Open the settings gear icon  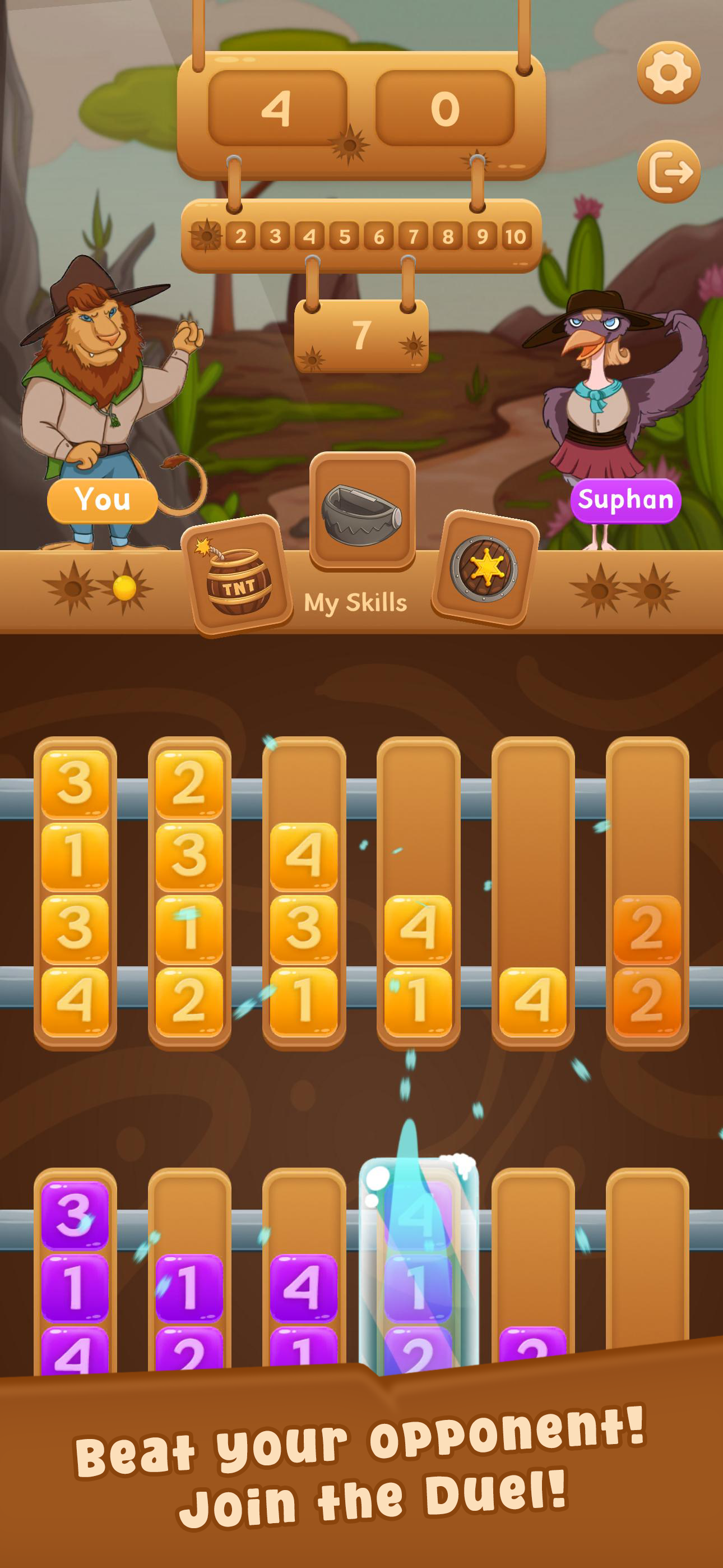click(x=669, y=72)
